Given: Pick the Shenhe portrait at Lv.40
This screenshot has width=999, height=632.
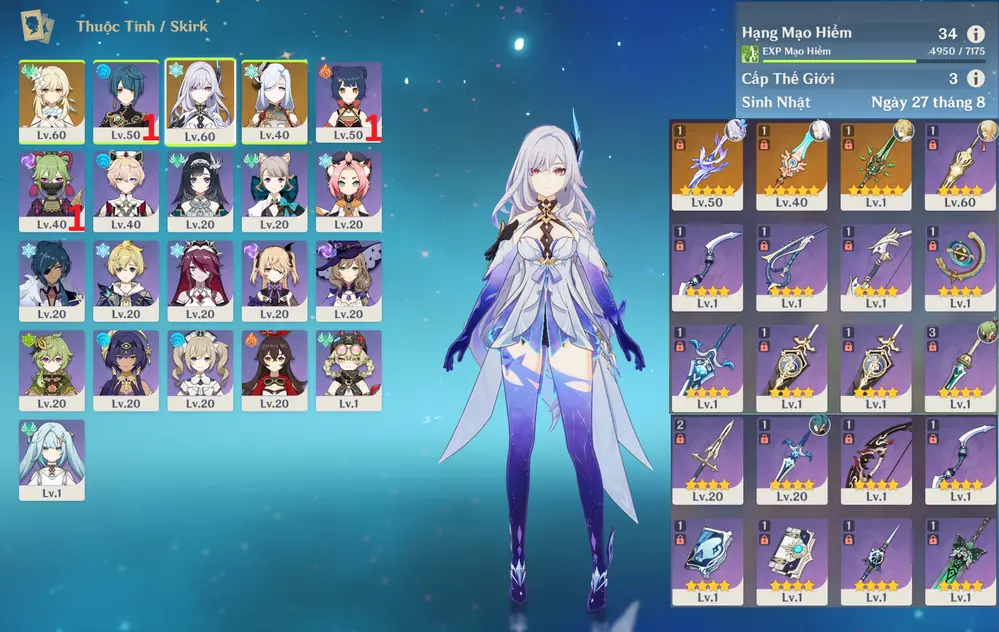Looking at the screenshot, I should (274, 102).
